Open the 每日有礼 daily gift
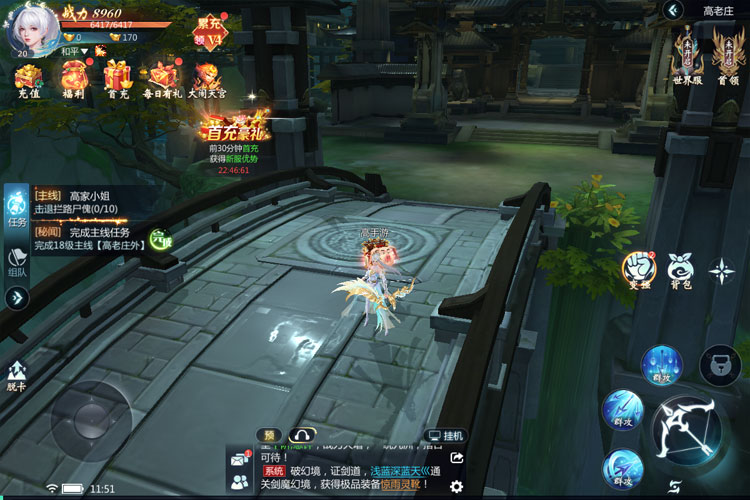750x500 pixels. (x=162, y=78)
